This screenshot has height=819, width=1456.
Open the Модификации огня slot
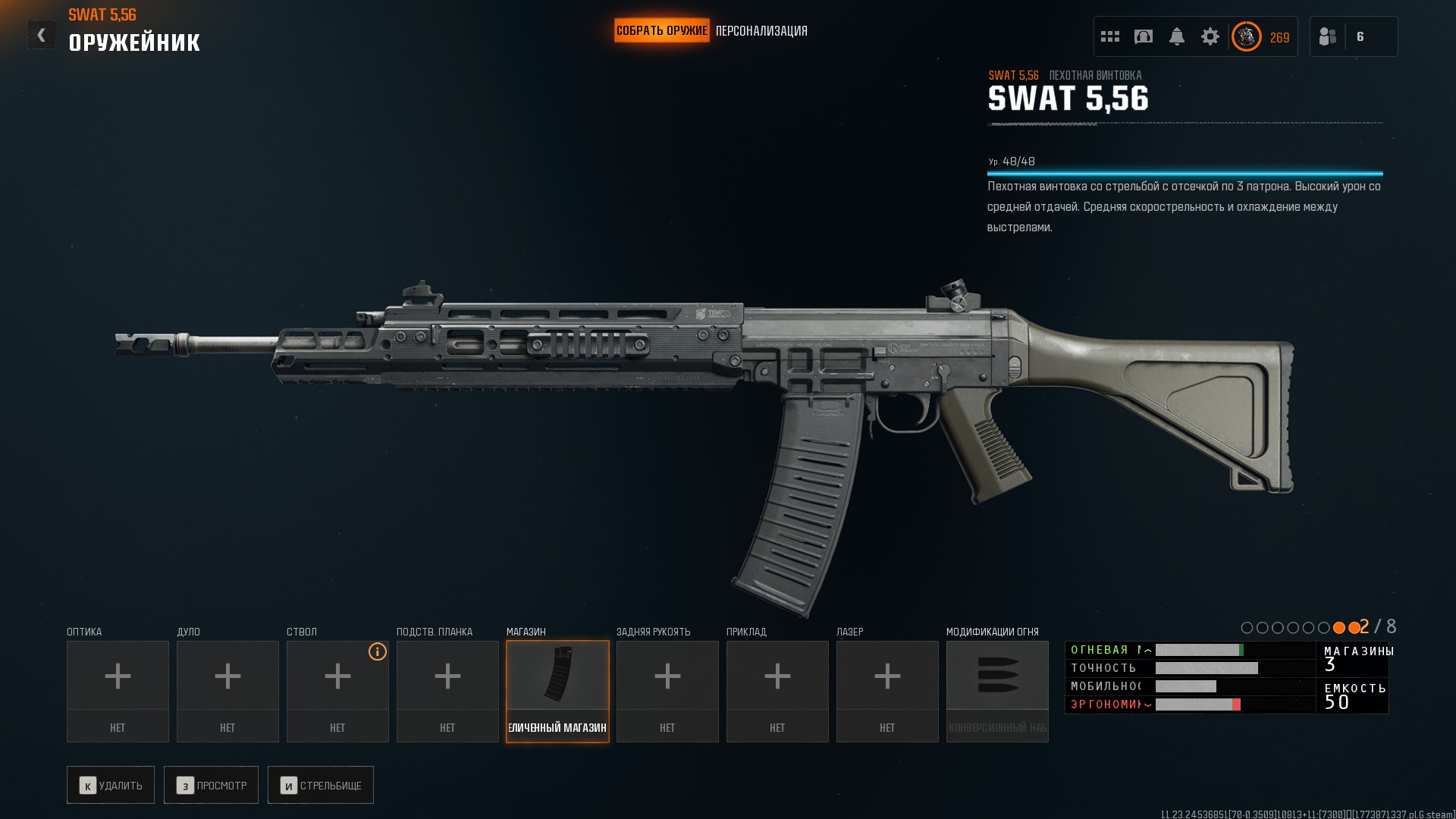coord(997,691)
